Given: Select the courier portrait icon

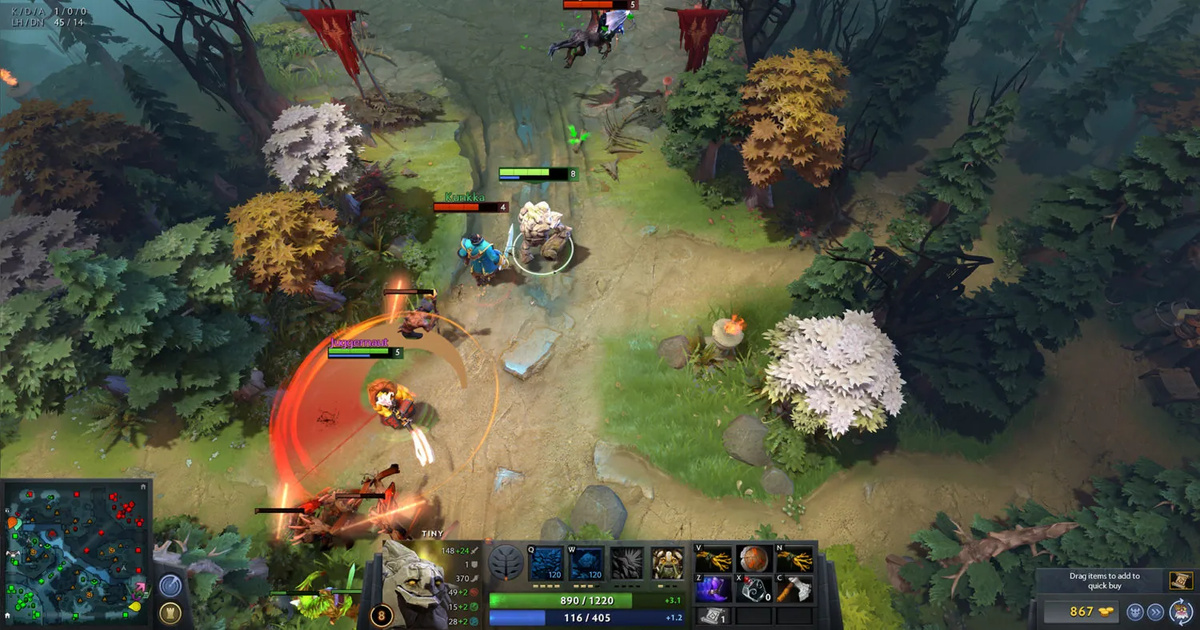Looking at the screenshot, I should coord(1181,612).
